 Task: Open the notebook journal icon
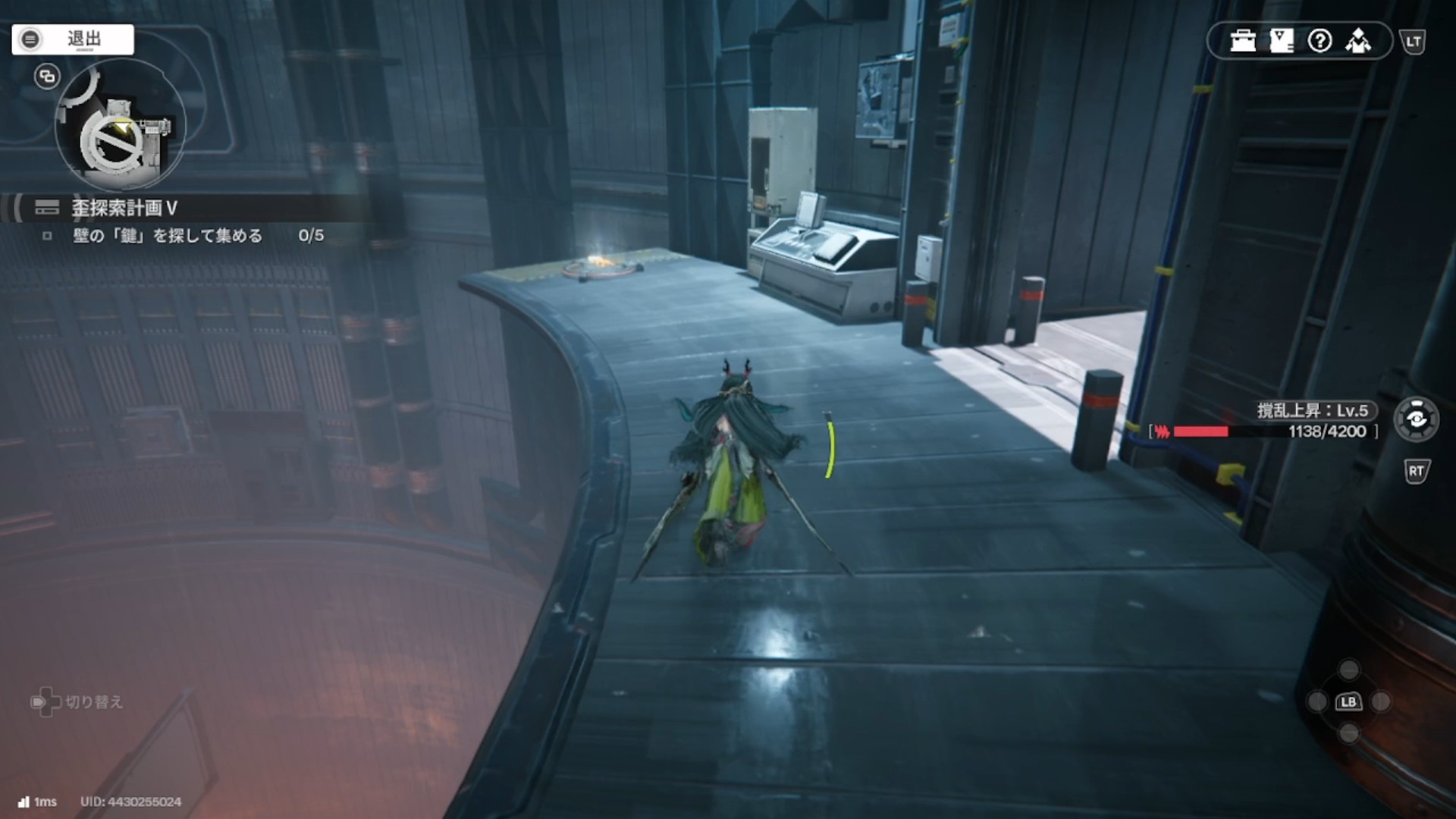1282,41
